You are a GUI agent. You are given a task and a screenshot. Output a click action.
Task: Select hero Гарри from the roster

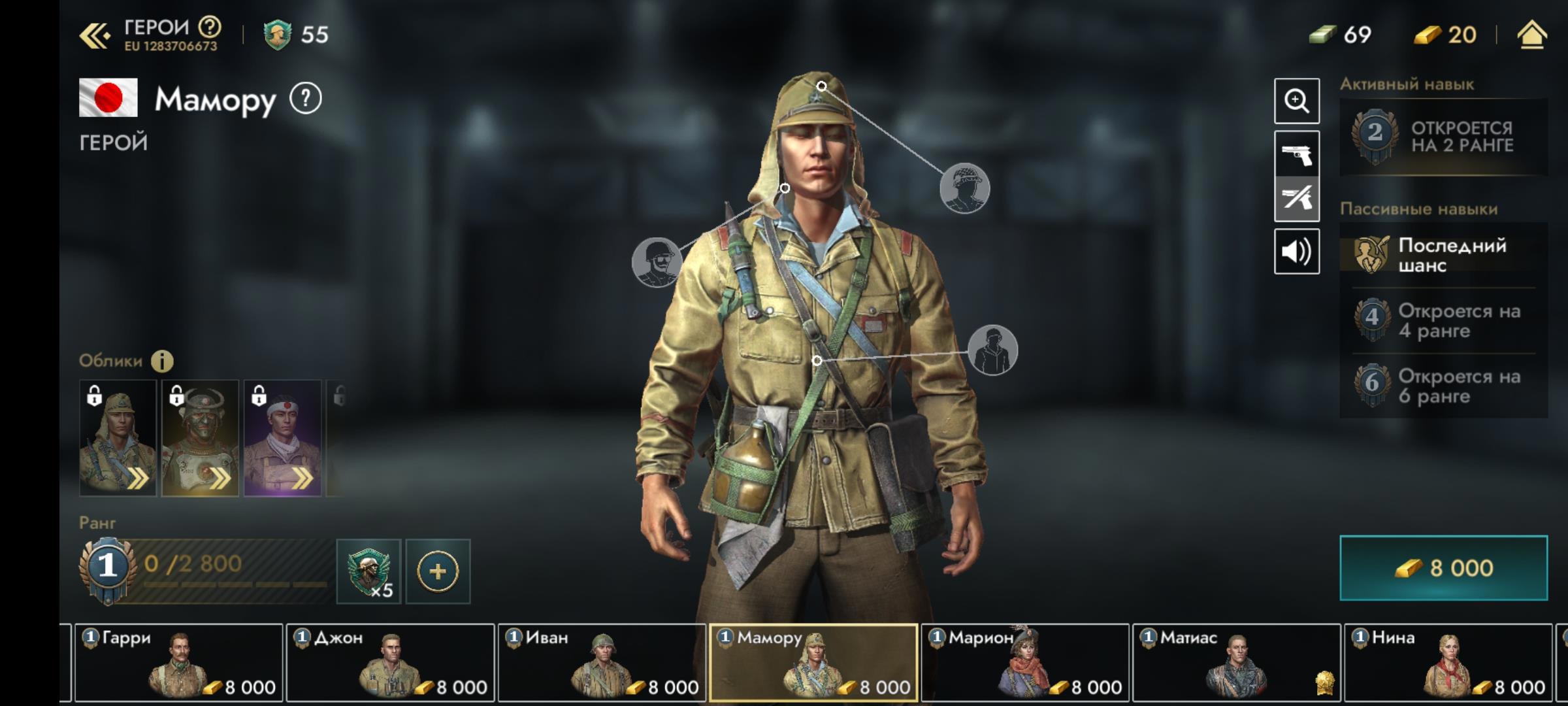(x=178, y=662)
